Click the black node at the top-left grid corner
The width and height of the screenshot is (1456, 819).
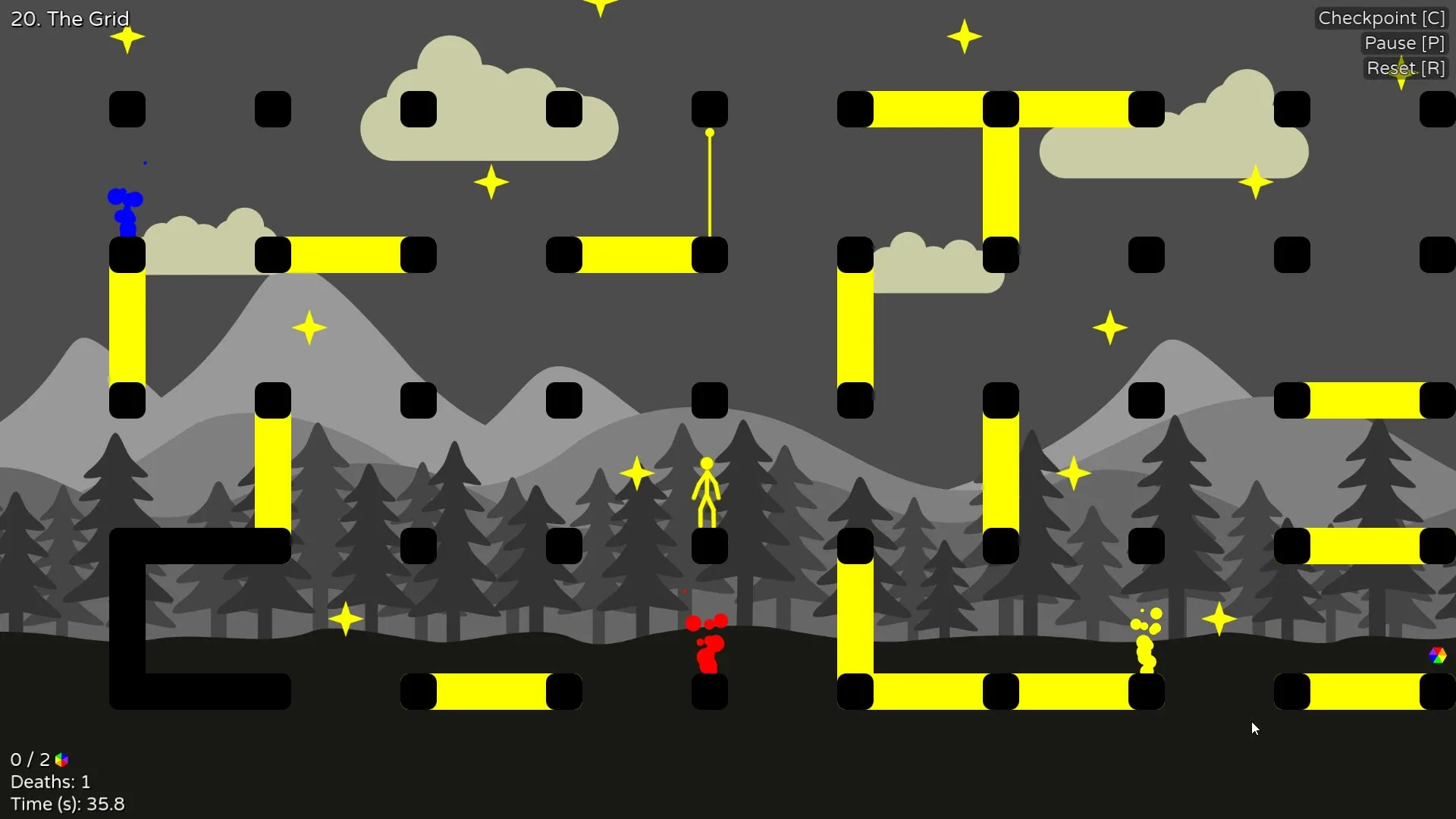(127, 109)
